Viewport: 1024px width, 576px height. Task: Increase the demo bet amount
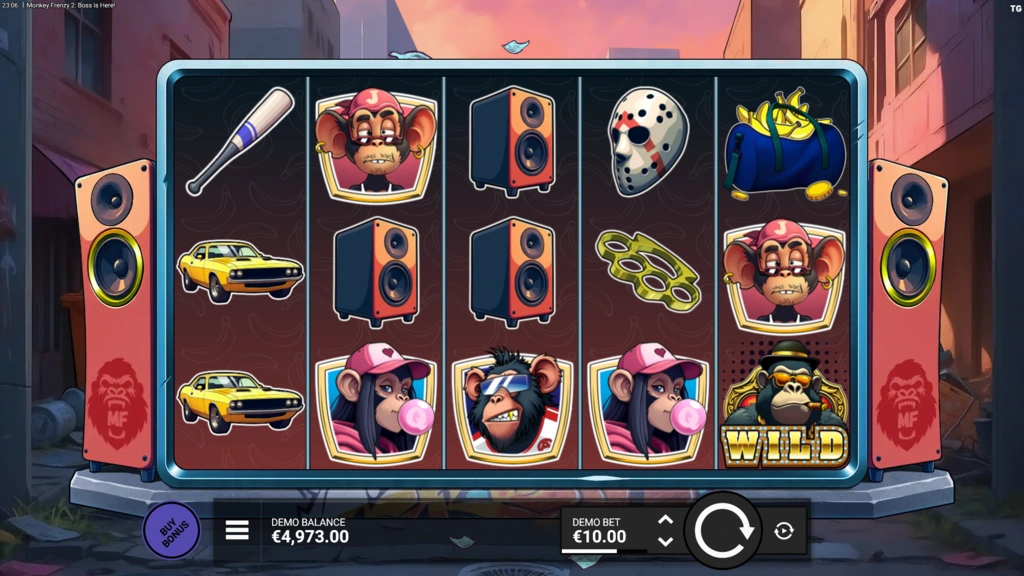click(x=665, y=520)
